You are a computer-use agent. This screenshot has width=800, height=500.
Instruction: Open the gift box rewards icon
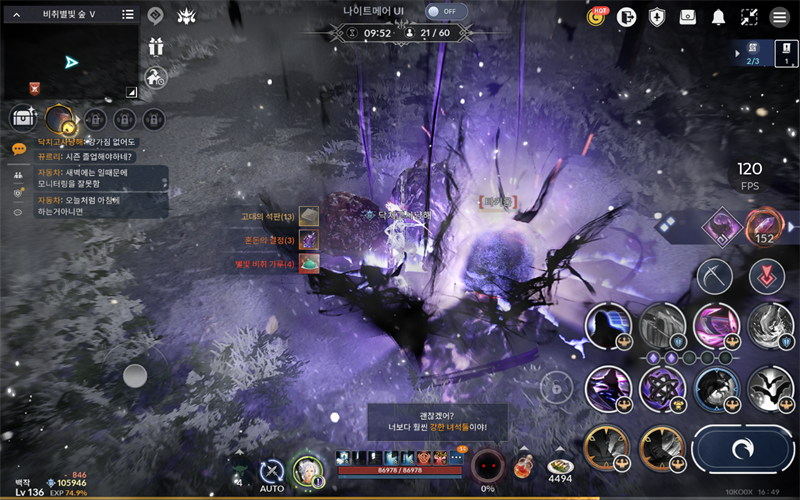coord(155,46)
